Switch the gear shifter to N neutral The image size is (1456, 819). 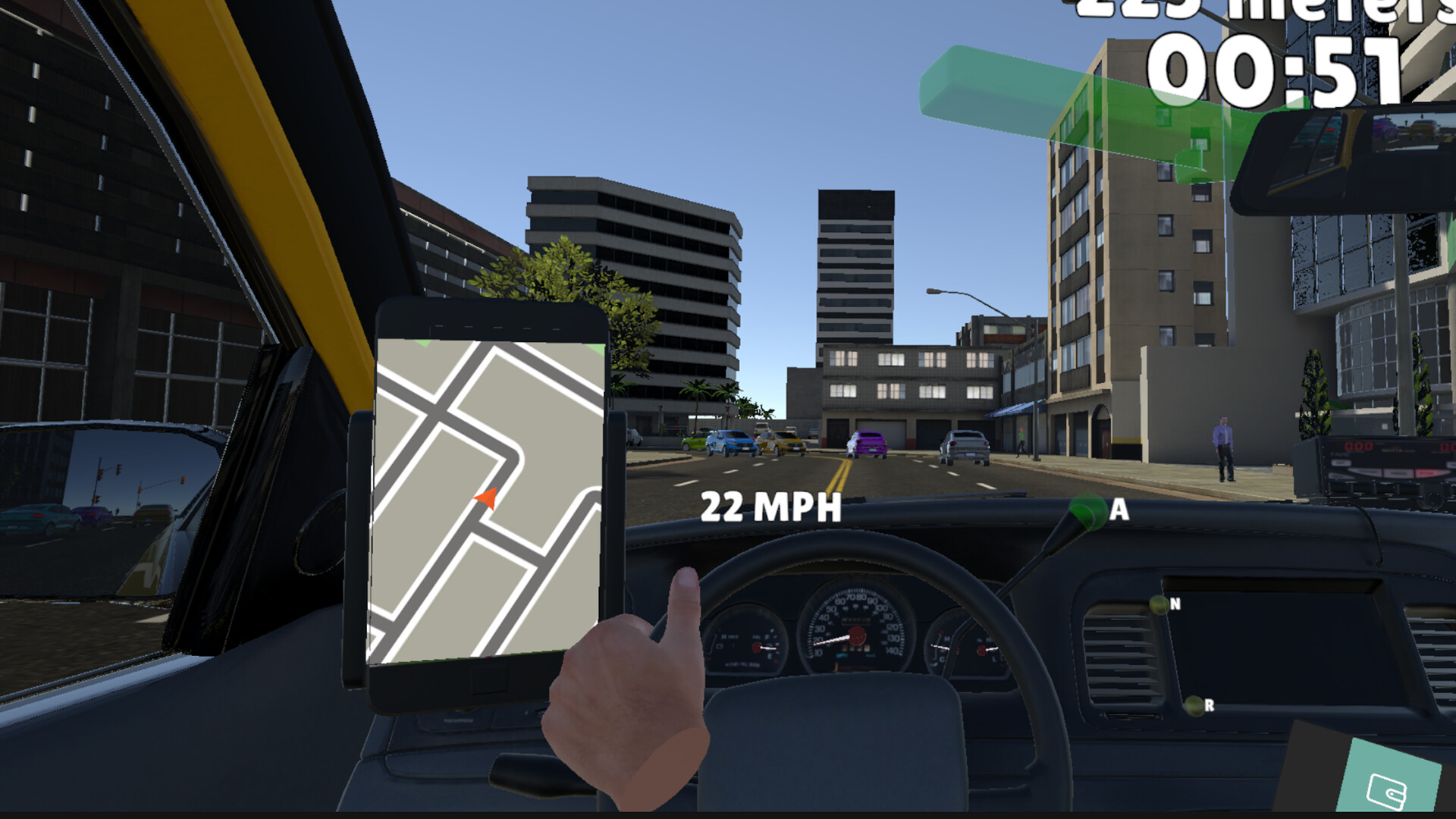point(1159,606)
